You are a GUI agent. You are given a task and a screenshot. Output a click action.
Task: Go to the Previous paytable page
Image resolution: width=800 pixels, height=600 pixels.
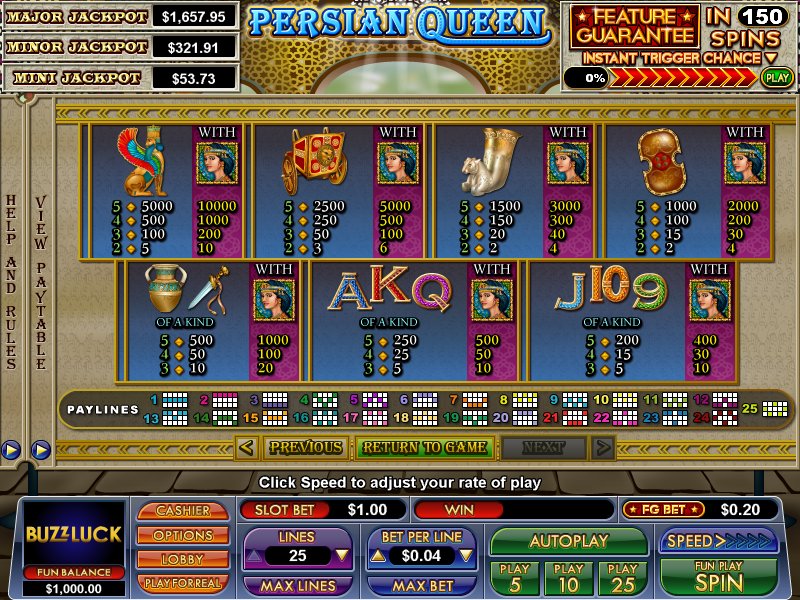click(x=305, y=447)
